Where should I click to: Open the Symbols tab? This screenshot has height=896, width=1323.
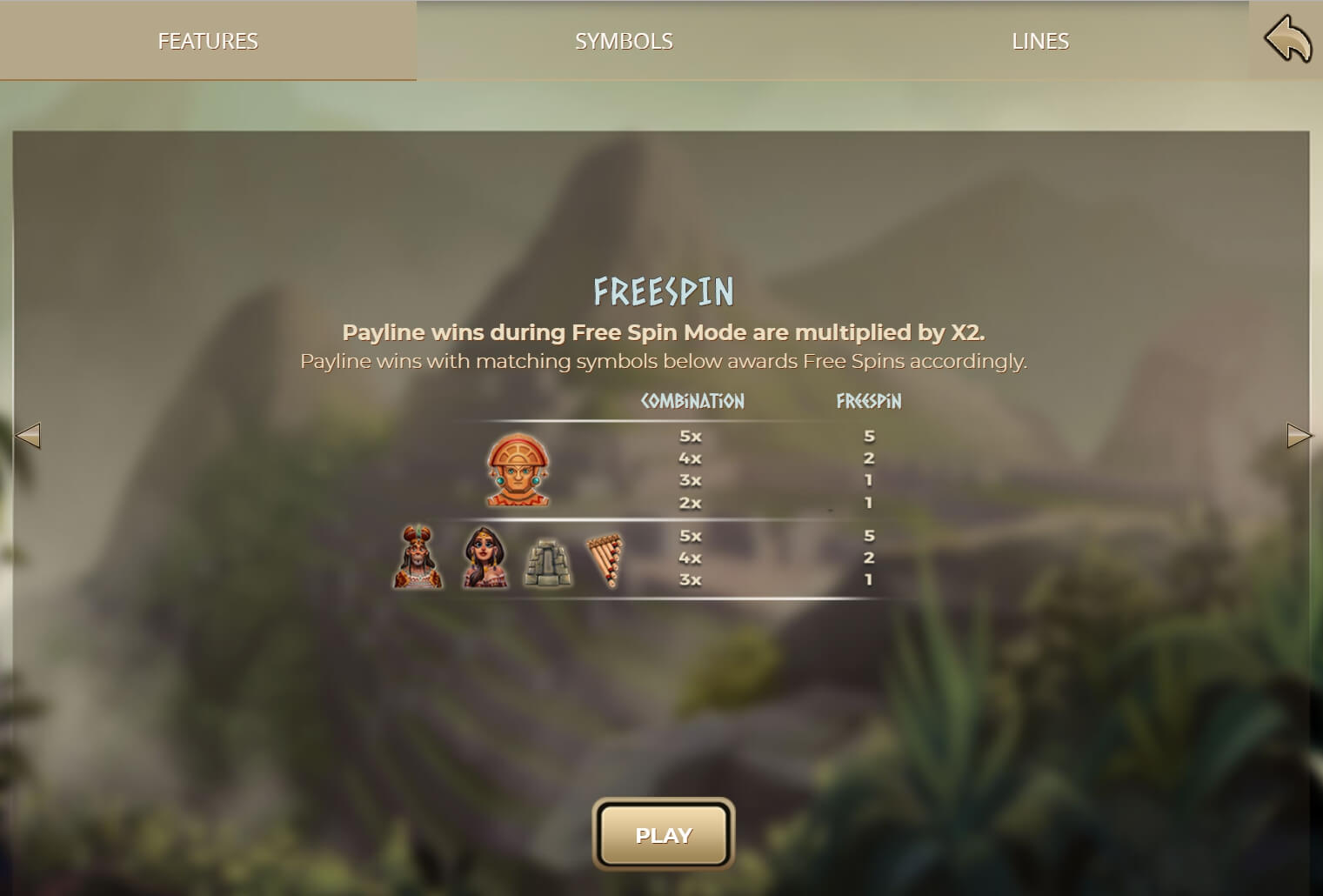coord(624,41)
